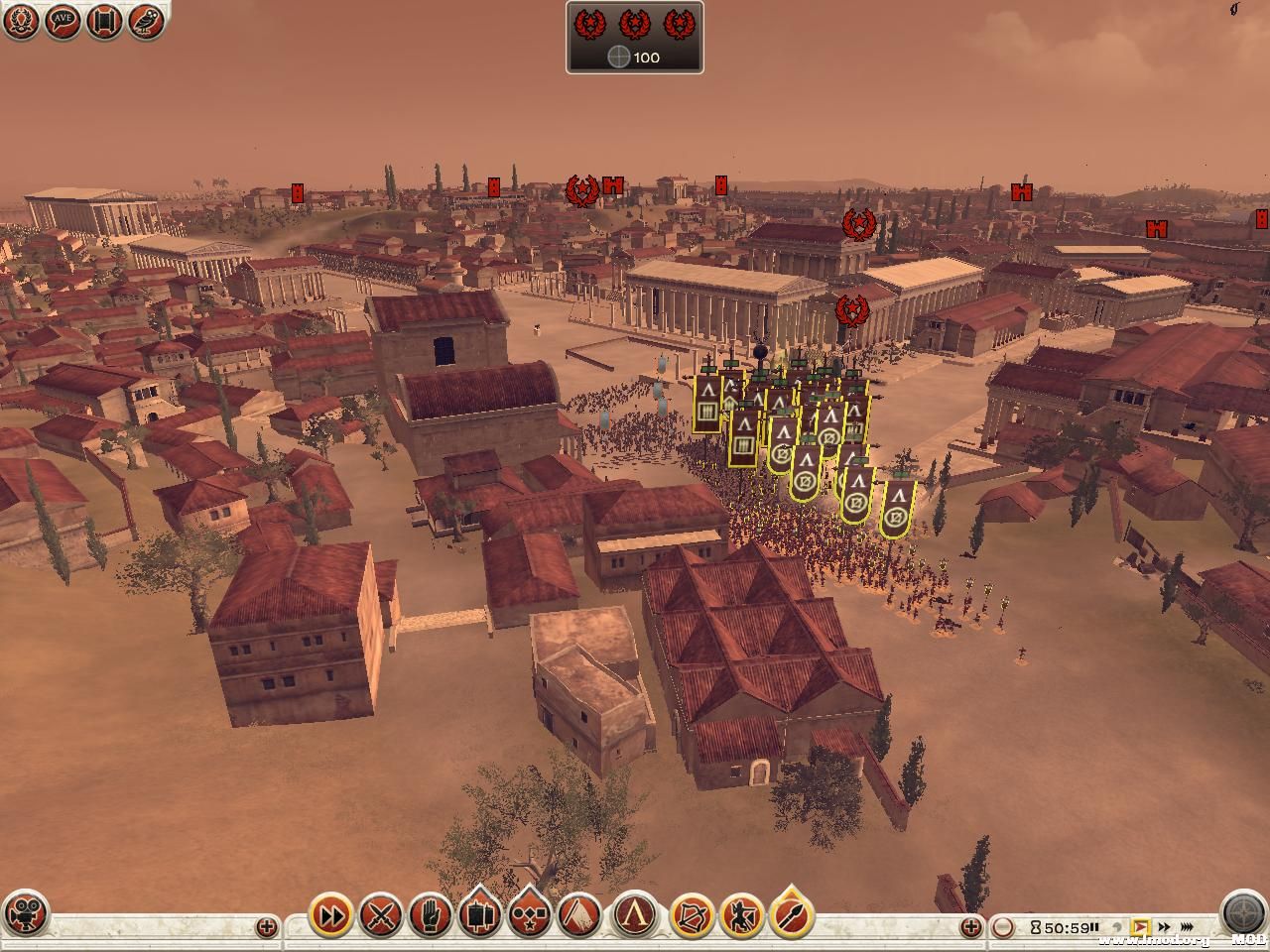This screenshot has height=952, width=1270.
Task: Toggle the formation banner group button
Action: point(481,916)
